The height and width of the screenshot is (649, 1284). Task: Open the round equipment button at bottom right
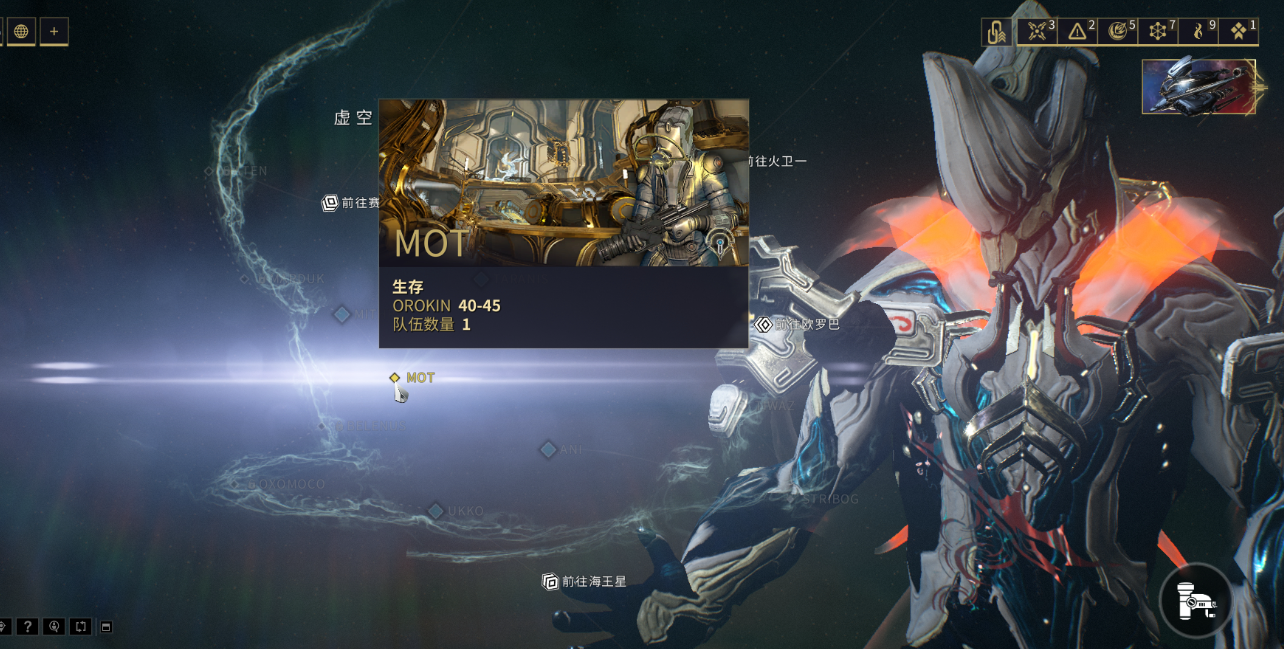[x=1196, y=600]
